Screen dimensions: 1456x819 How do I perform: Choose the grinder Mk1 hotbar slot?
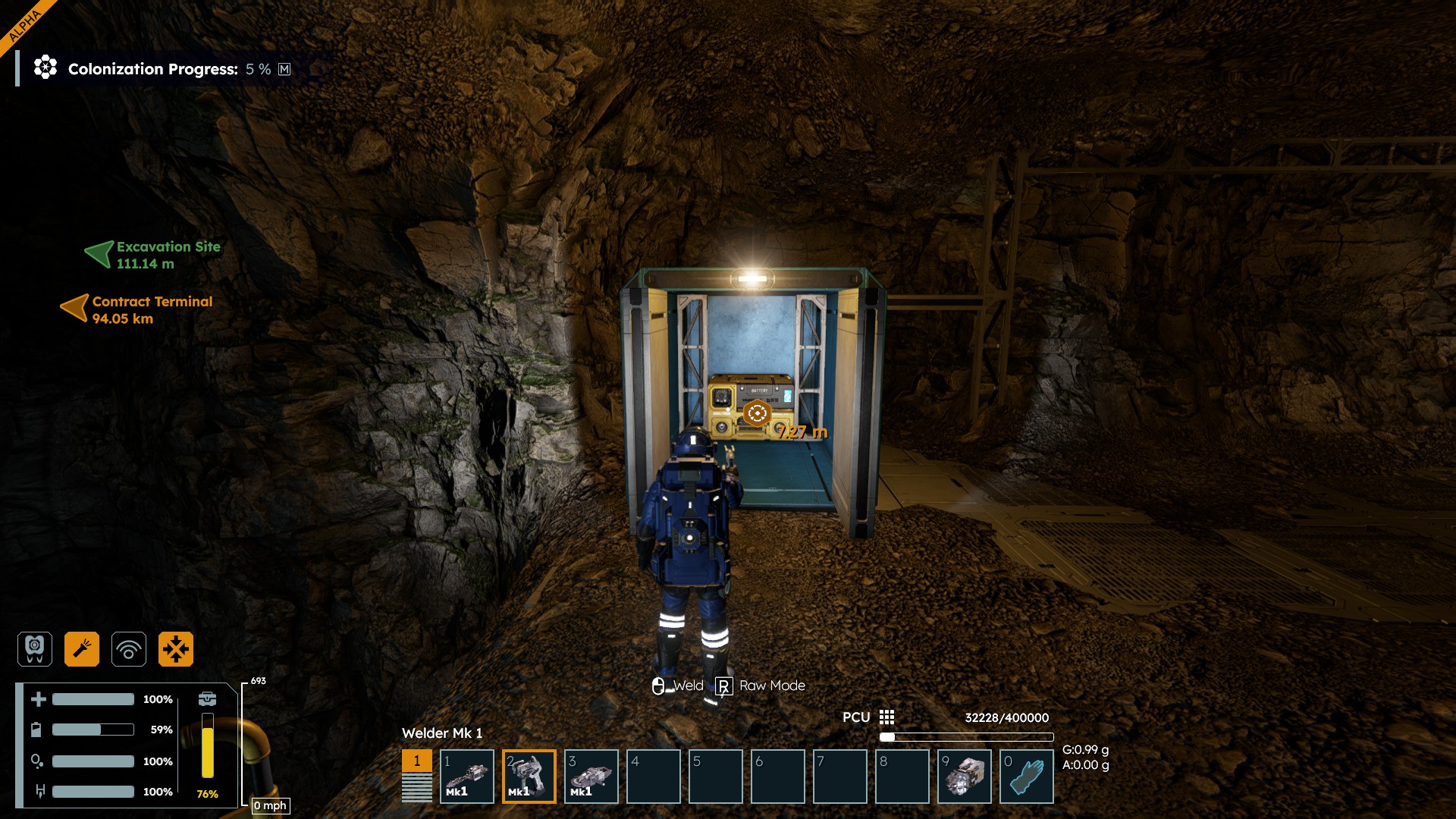point(591,777)
